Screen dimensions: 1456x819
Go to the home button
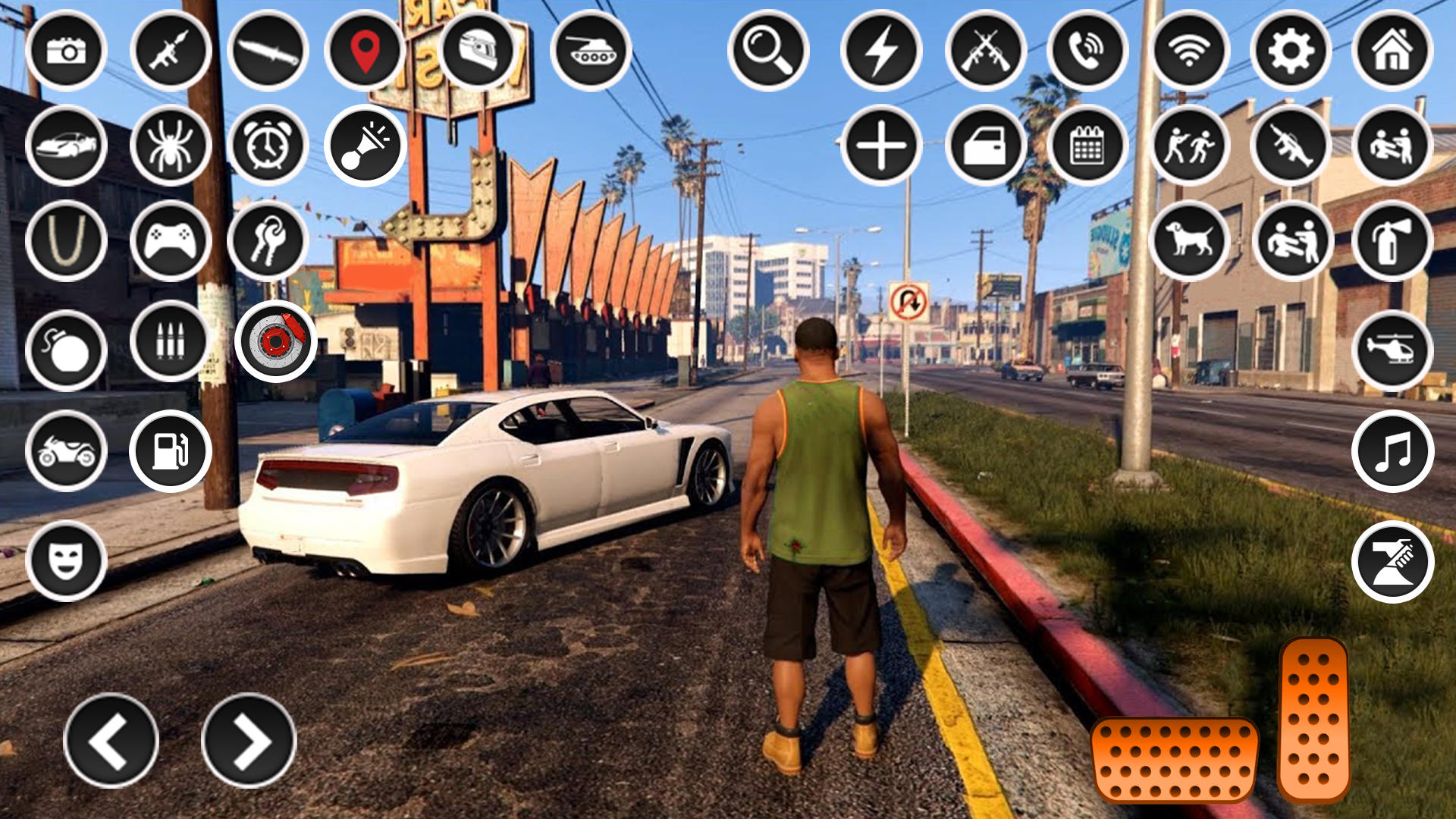(1392, 51)
